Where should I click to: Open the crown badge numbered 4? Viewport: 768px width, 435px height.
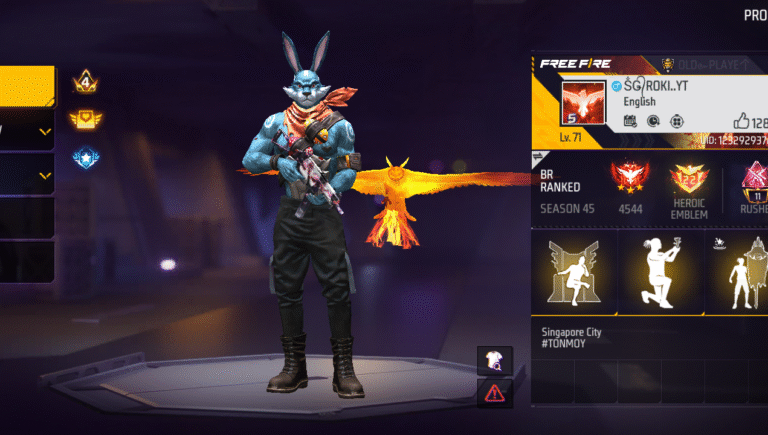tap(84, 83)
